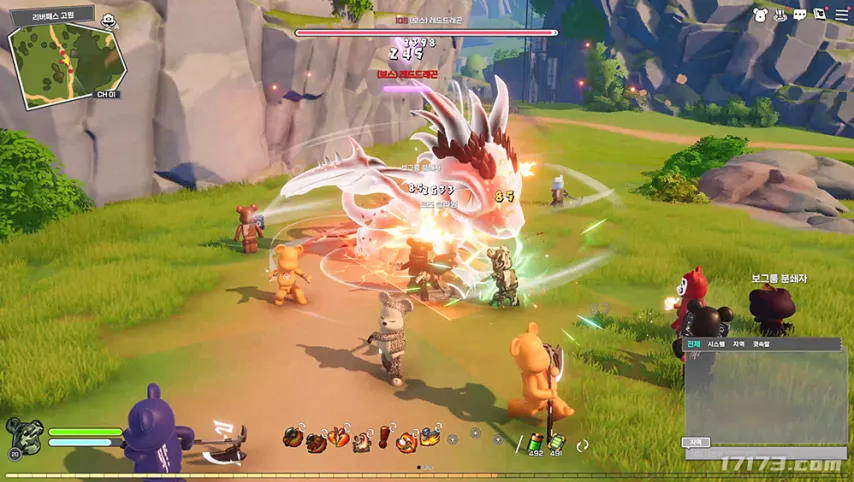Switch chat to the 시스템 tab

click(x=716, y=344)
